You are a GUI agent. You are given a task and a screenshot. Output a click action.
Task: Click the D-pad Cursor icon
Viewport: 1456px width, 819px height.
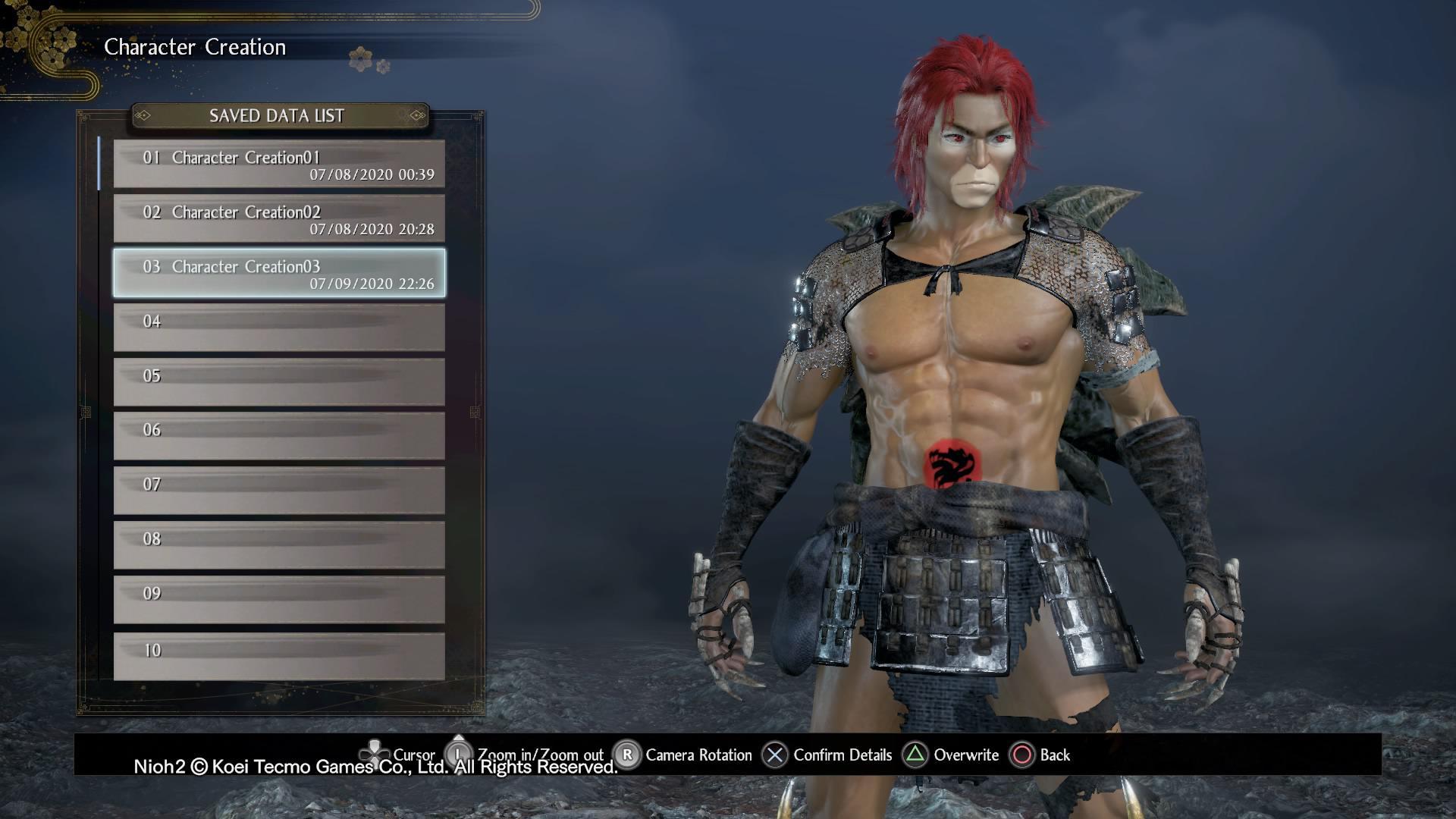(375, 755)
